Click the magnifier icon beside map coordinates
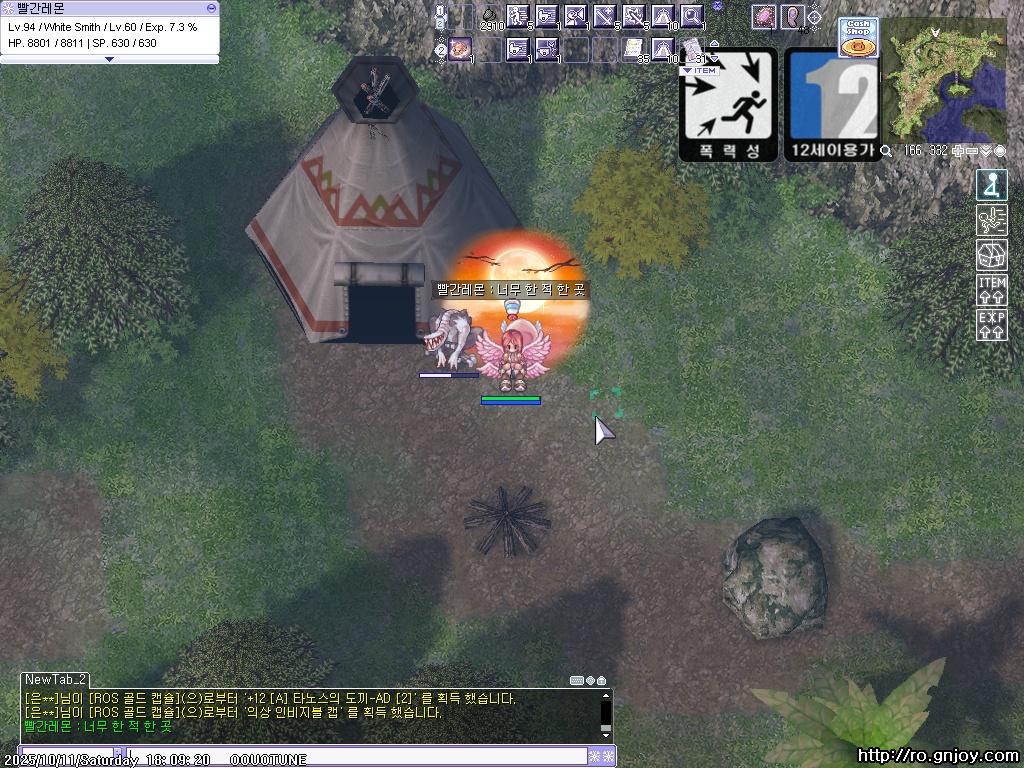The width and height of the screenshot is (1024, 768). (x=887, y=151)
